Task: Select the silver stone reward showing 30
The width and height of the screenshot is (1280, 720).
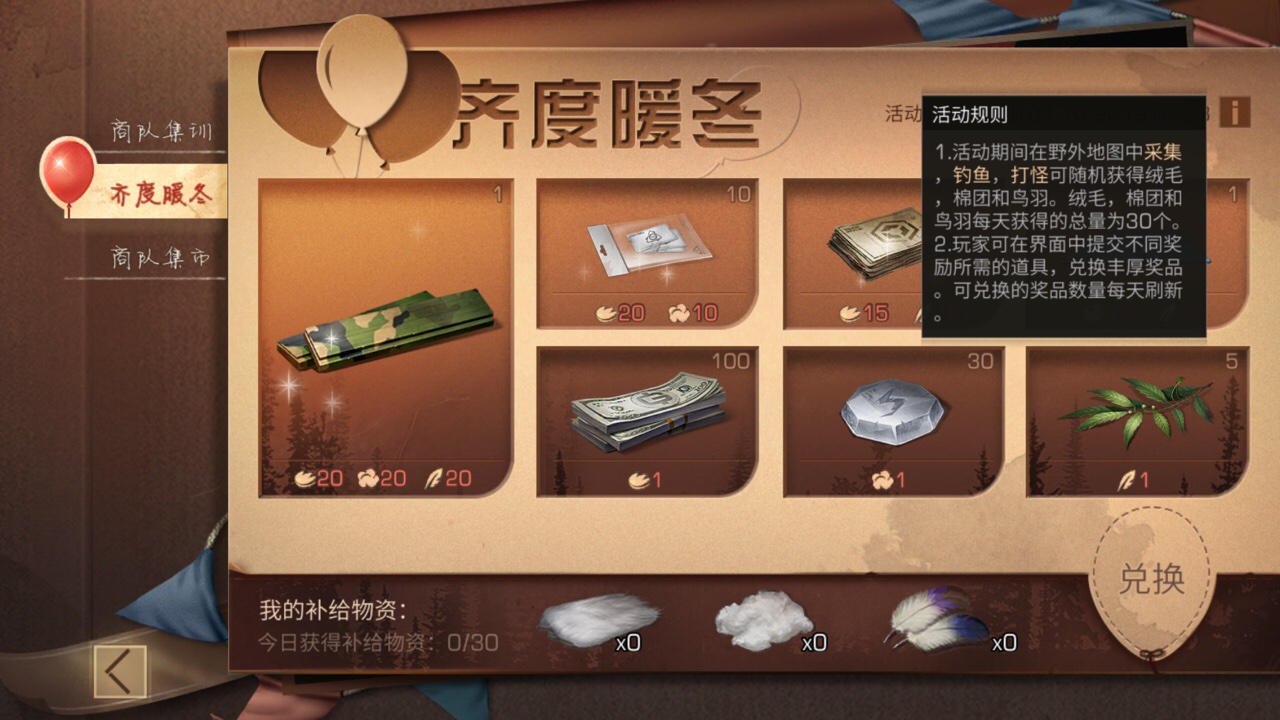Action: 890,415
